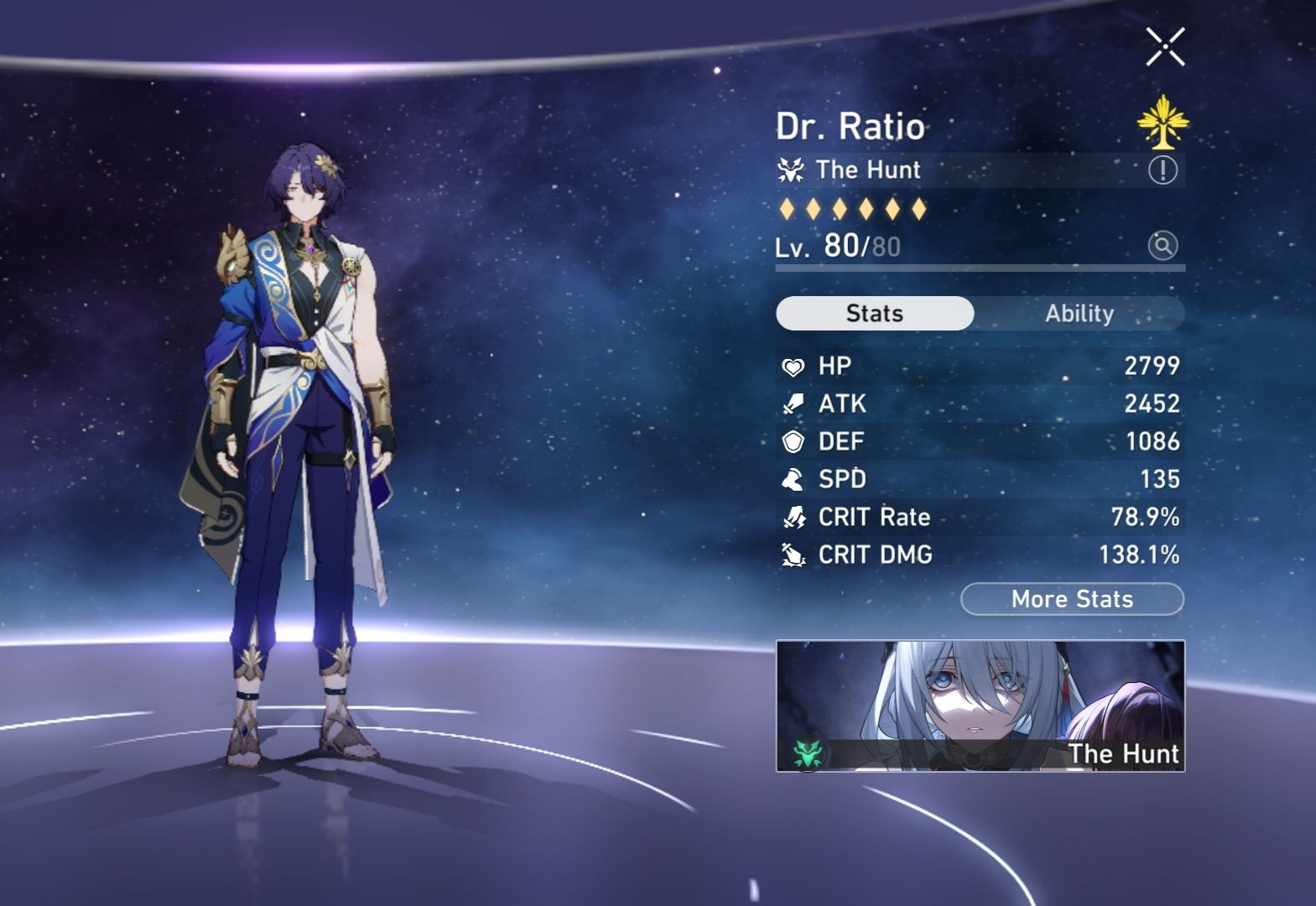Click the first Eidolon diamond below The Hunt
Image resolution: width=1316 pixels, height=906 pixels.
point(787,210)
